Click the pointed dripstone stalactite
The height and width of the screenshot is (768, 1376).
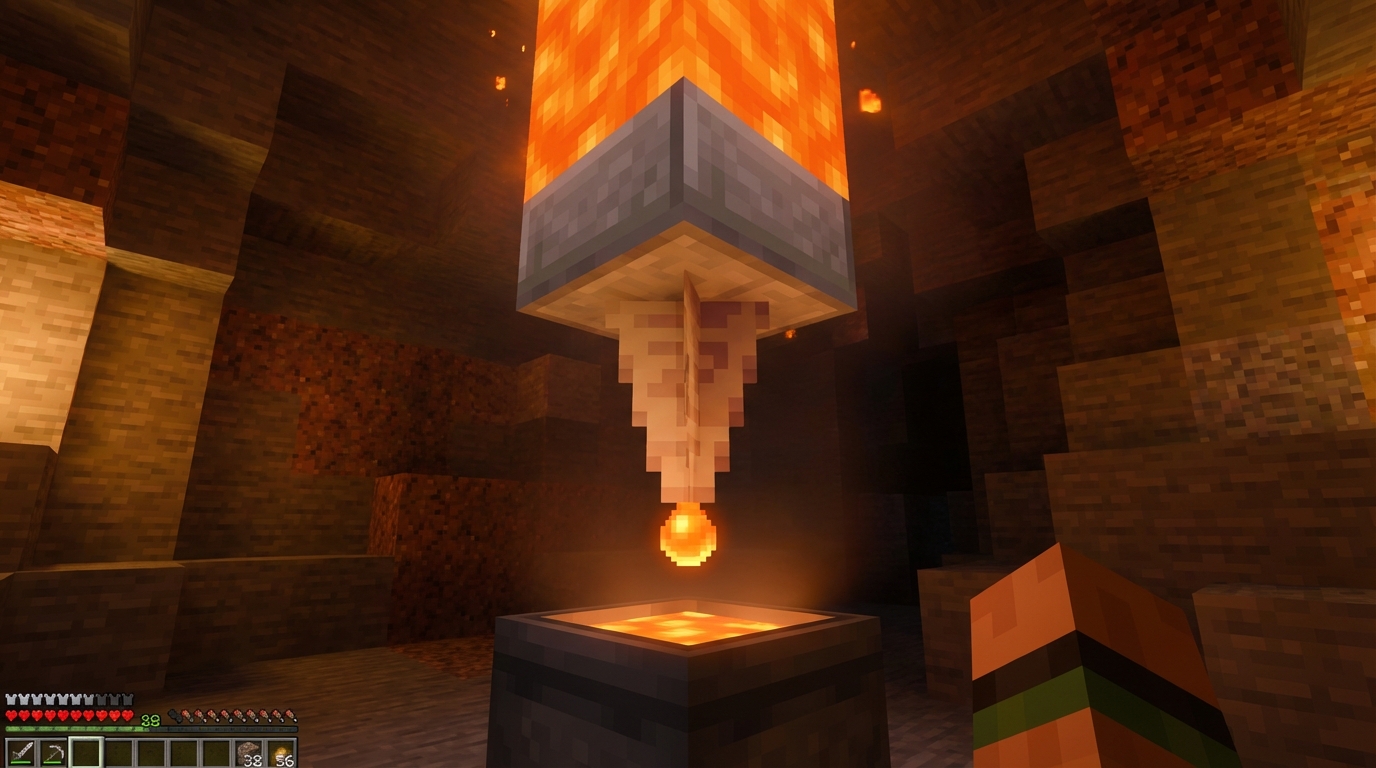690,400
